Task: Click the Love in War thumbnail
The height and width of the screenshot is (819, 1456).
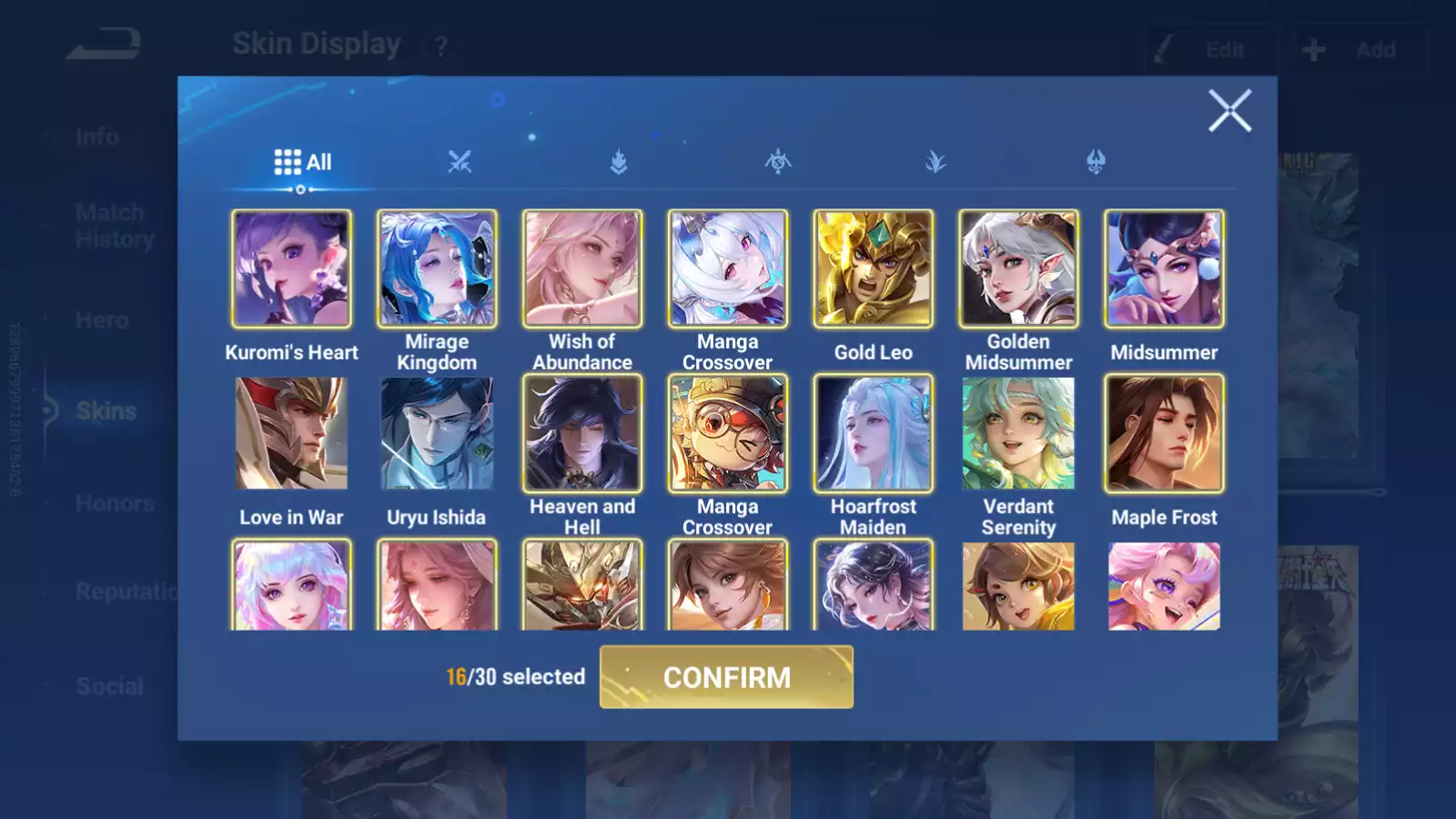Action: coord(291,434)
